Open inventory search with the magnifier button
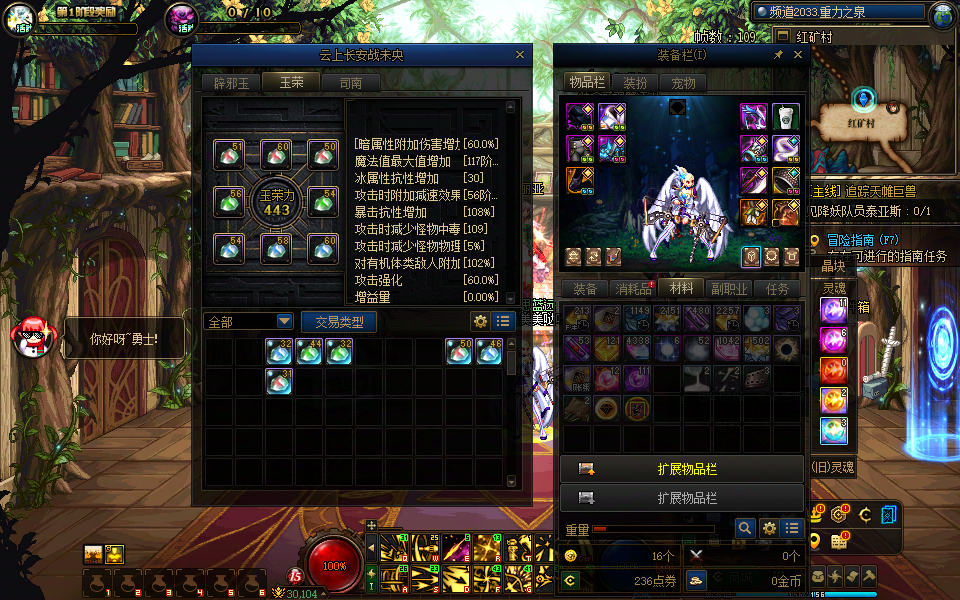The height and width of the screenshot is (600, 960). [745, 528]
